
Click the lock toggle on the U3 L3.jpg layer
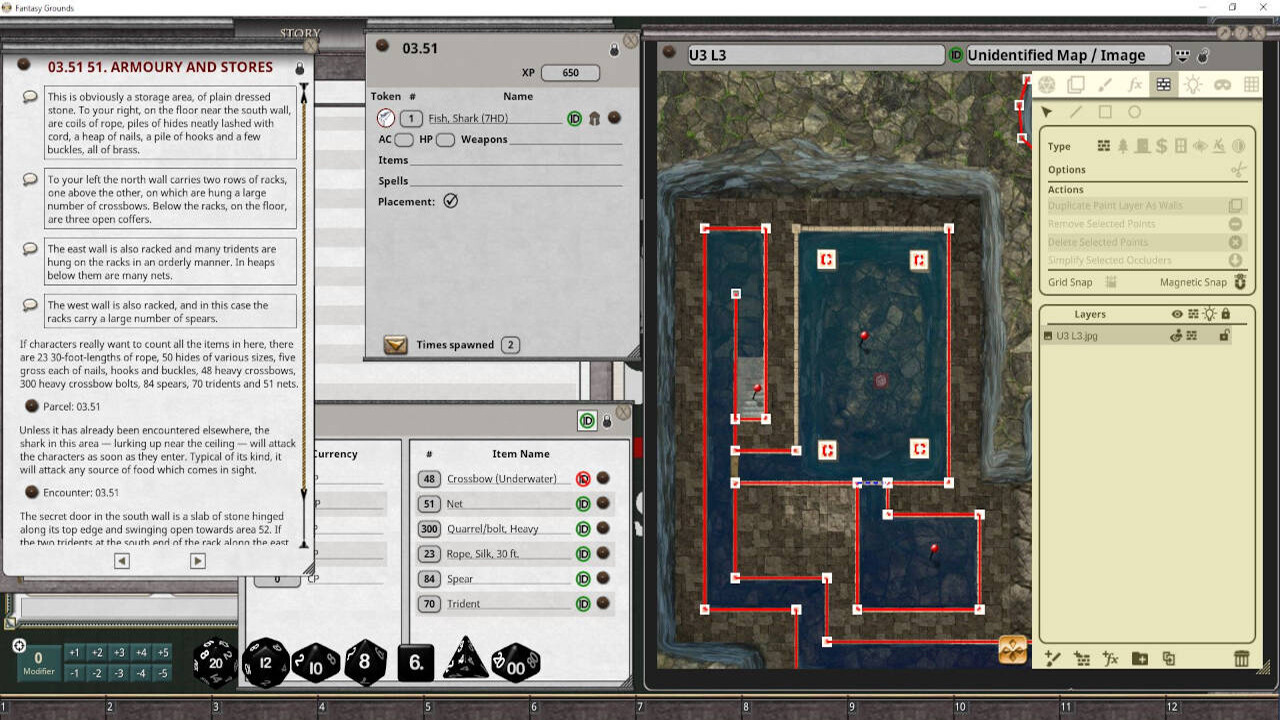(x=1224, y=337)
